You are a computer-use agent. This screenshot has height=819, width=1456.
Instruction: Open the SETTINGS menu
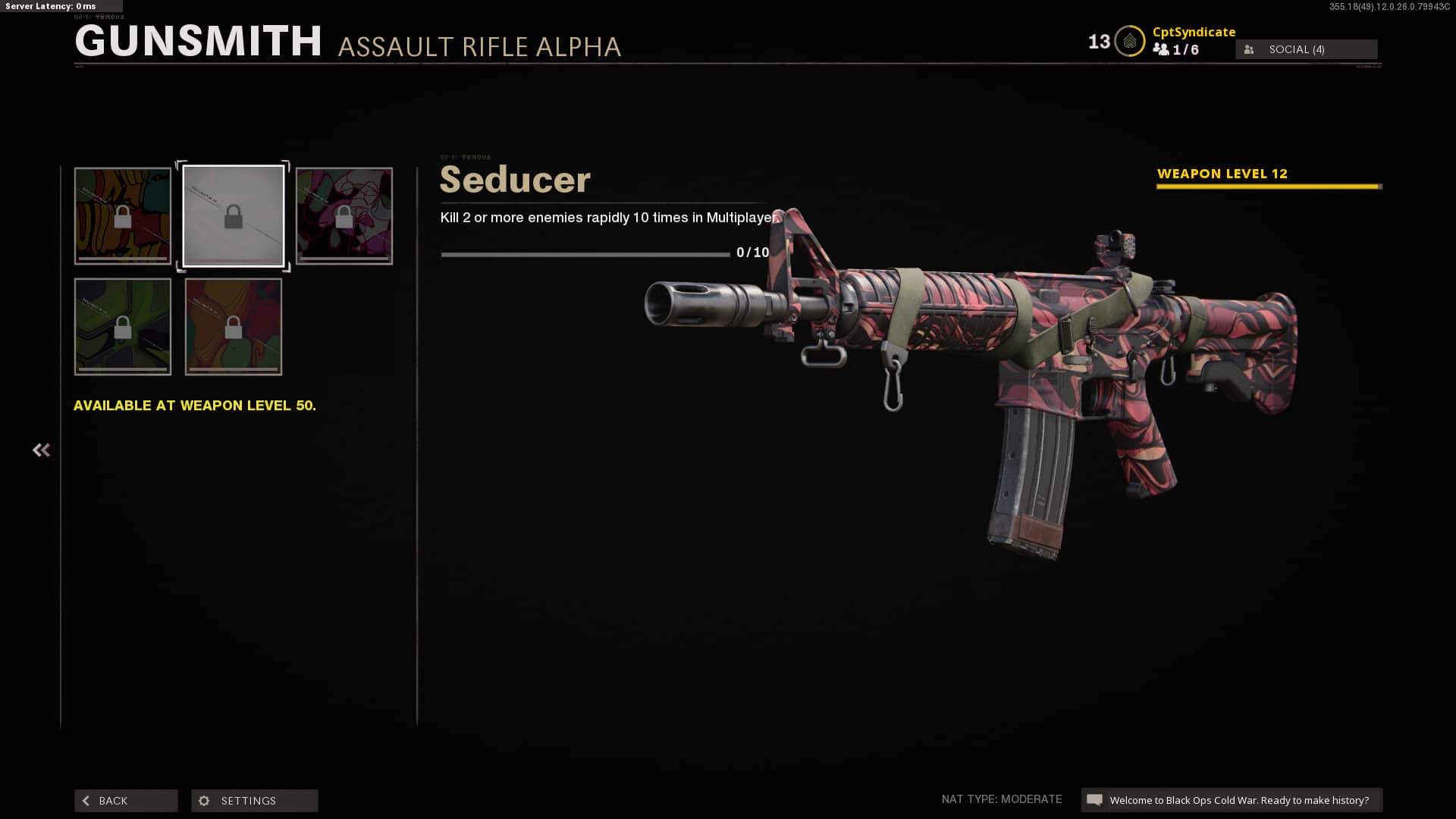tap(255, 801)
